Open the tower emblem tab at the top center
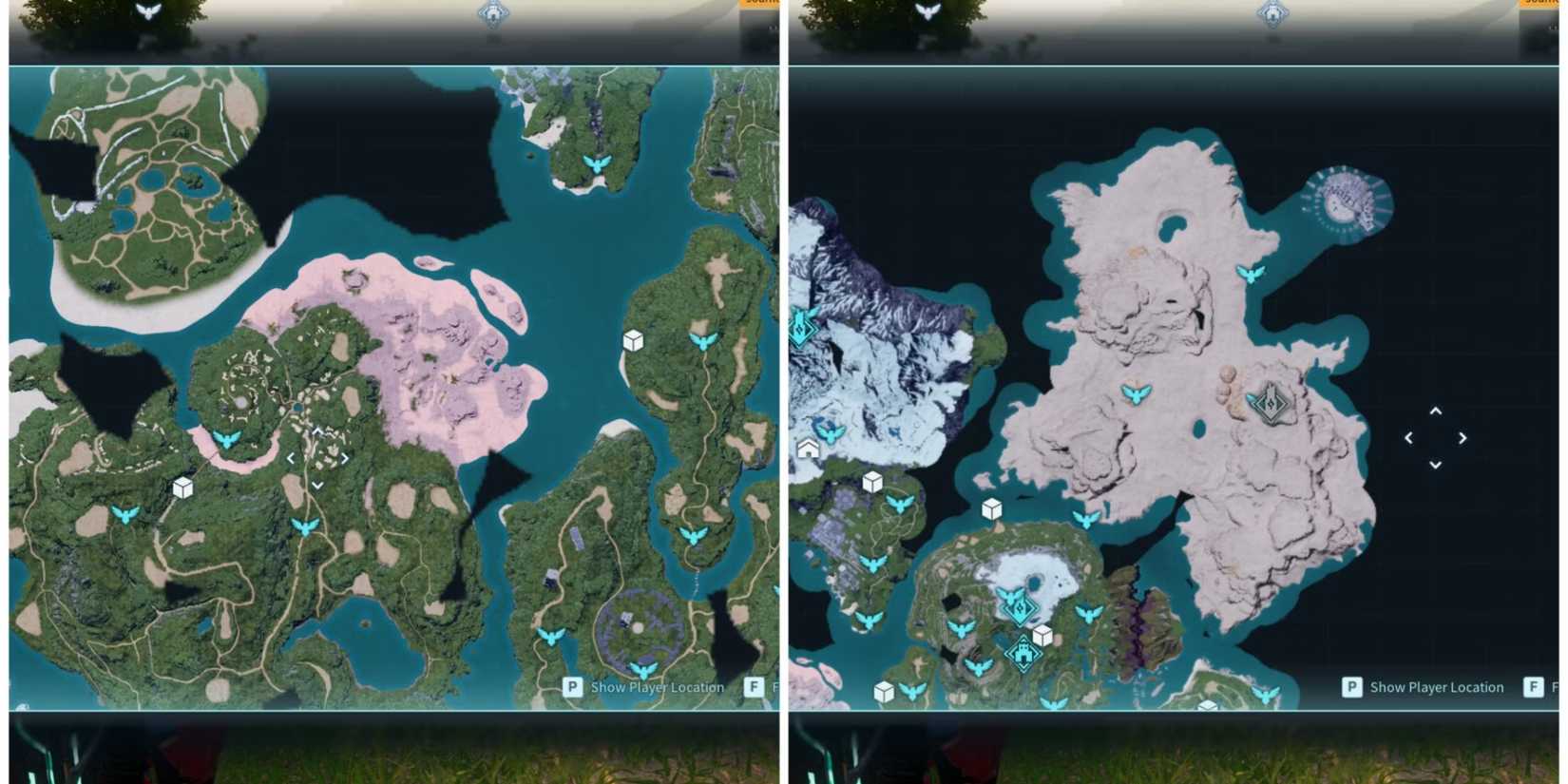 coord(492,12)
